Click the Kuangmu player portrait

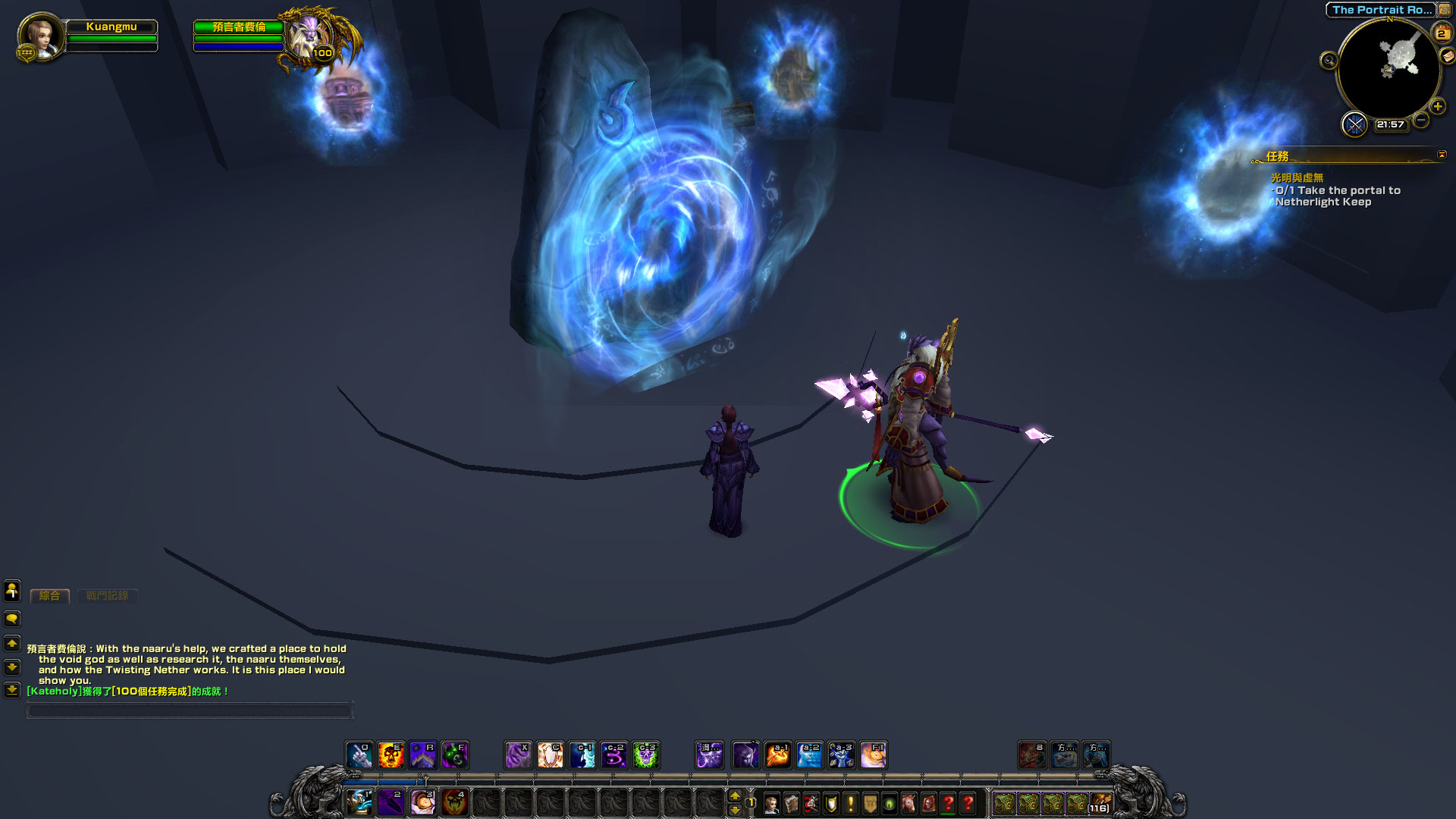tap(40, 36)
